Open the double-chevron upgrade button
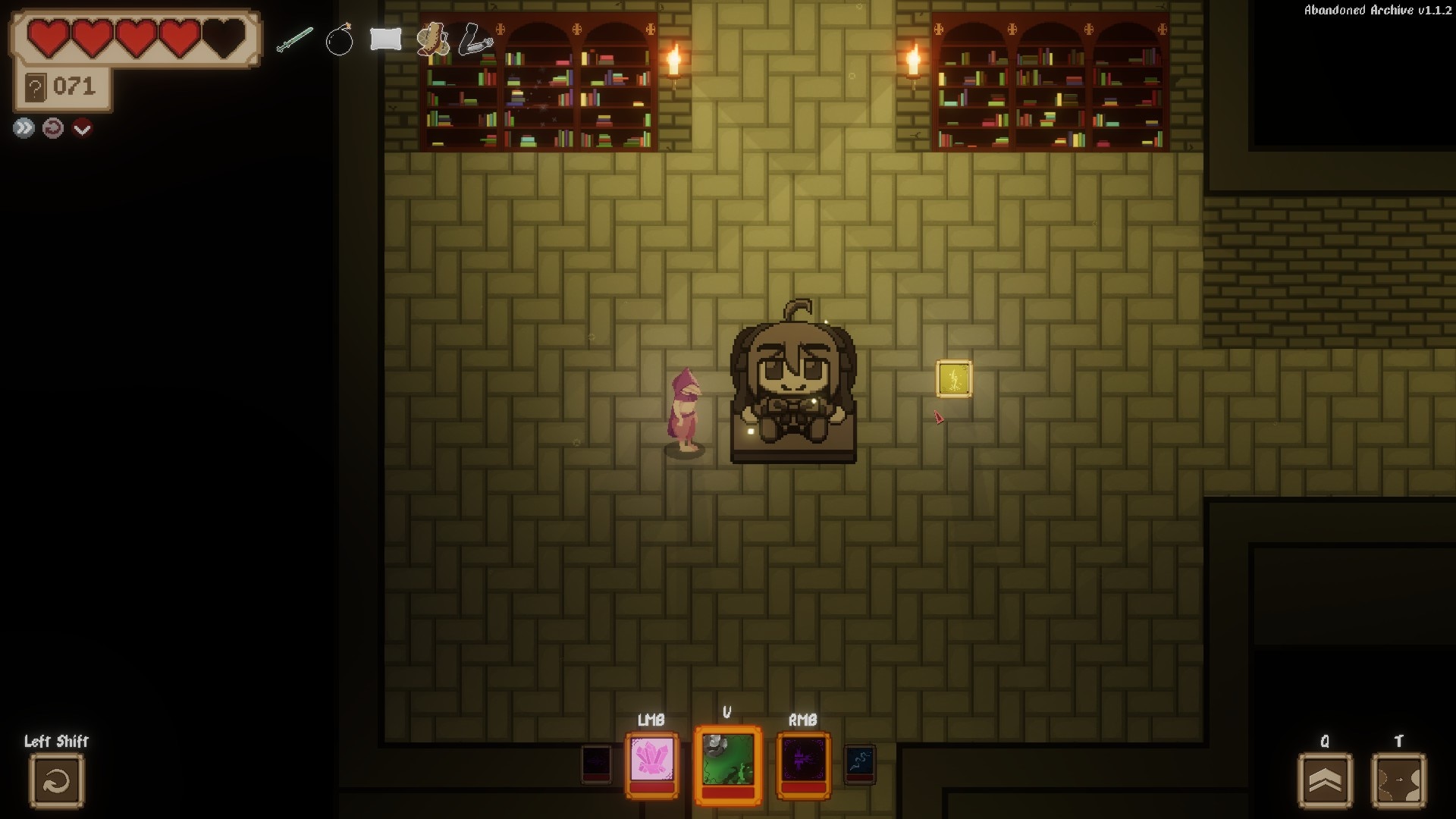The width and height of the screenshot is (1456, 819). coord(1325,780)
